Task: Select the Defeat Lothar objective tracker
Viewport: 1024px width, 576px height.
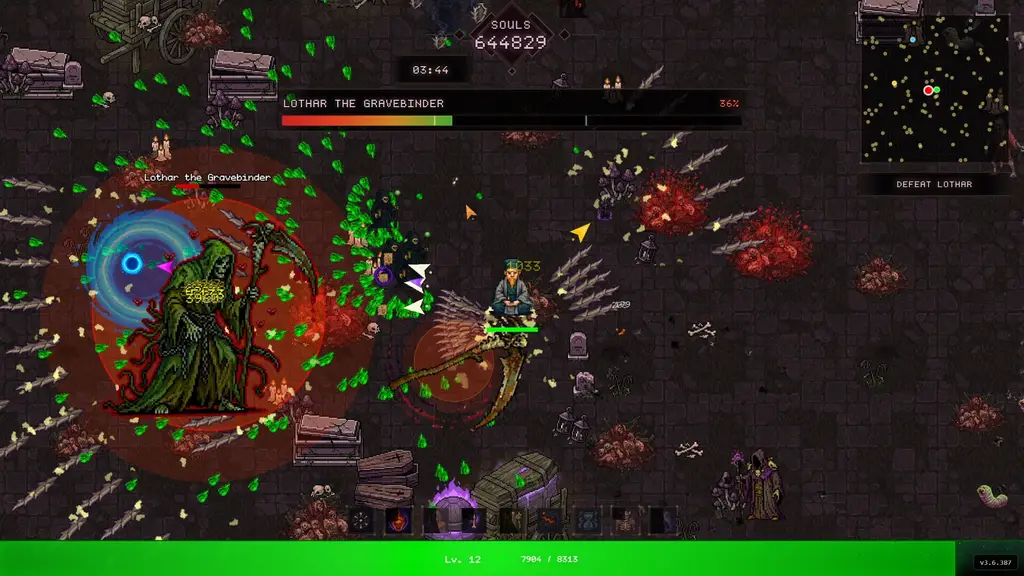Action: point(935,184)
